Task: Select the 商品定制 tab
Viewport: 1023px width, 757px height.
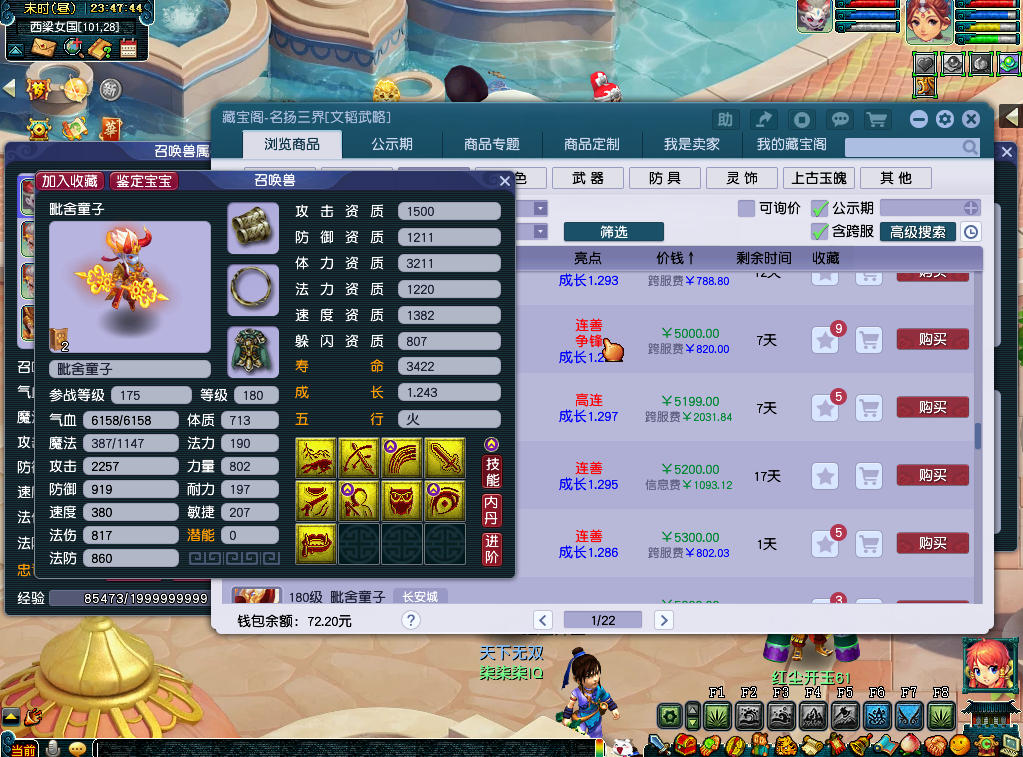Action: (x=592, y=144)
